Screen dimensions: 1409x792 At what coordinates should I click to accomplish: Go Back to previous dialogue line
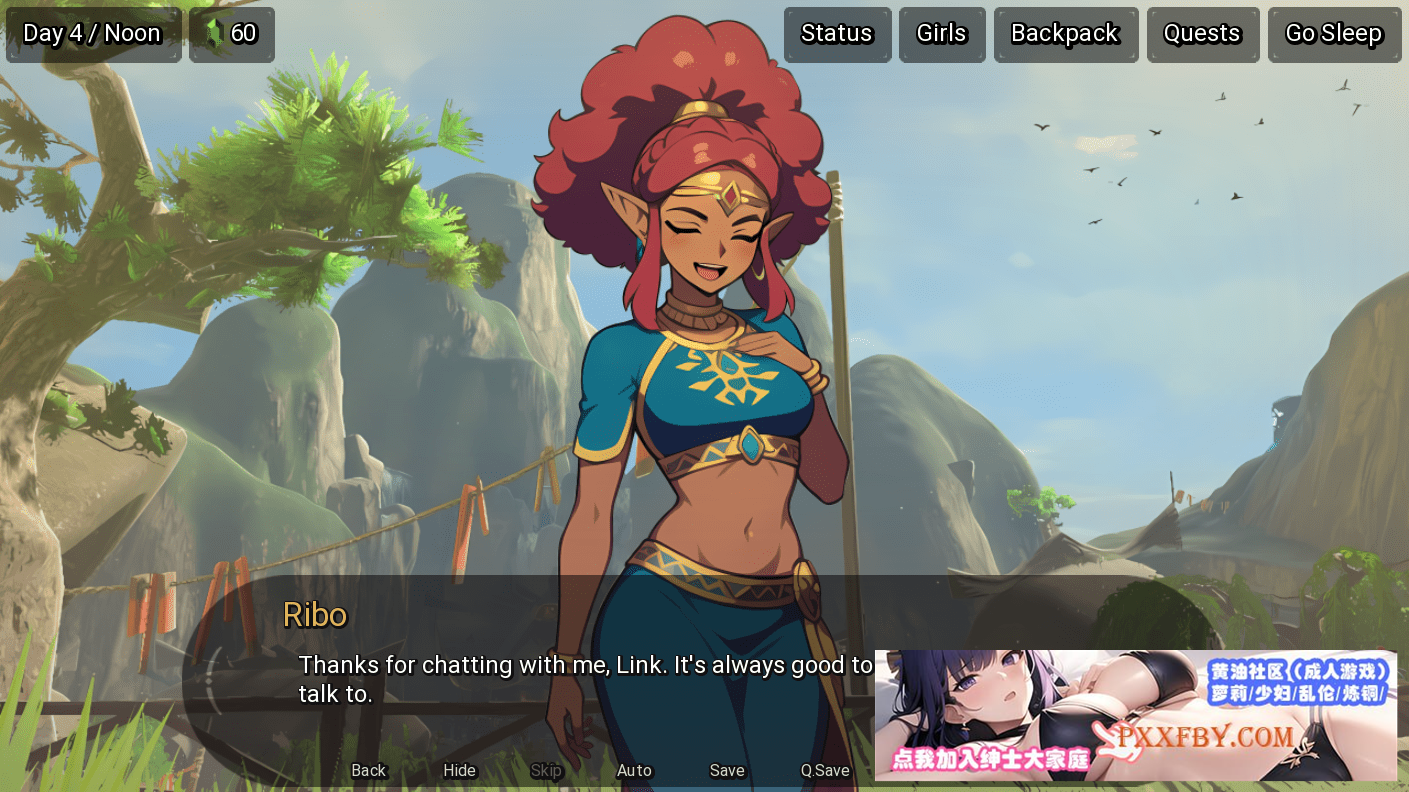coord(368,770)
